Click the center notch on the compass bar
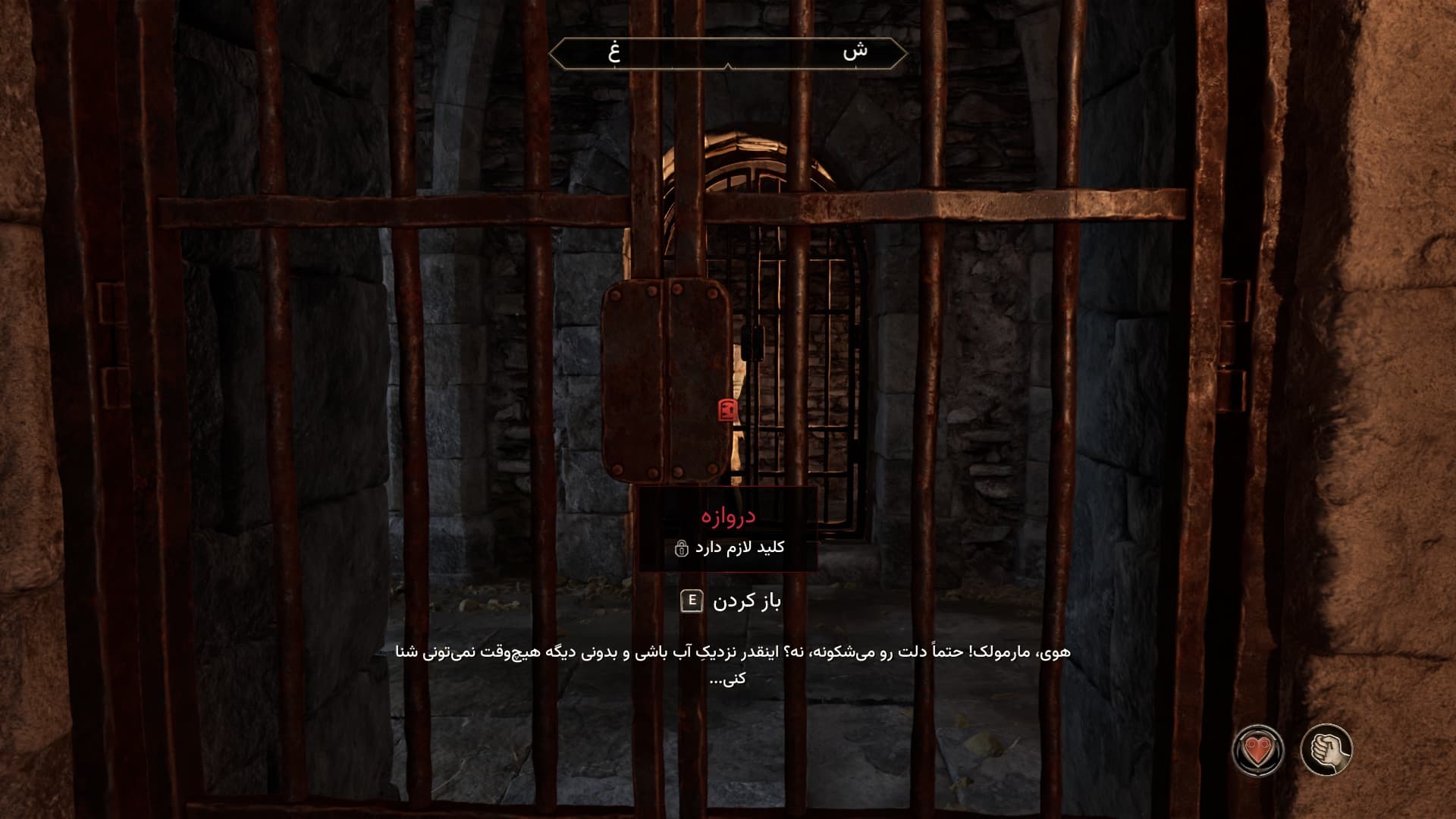Image resolution: width=1456 pixels, height=819 pixels. pos(730,67)
